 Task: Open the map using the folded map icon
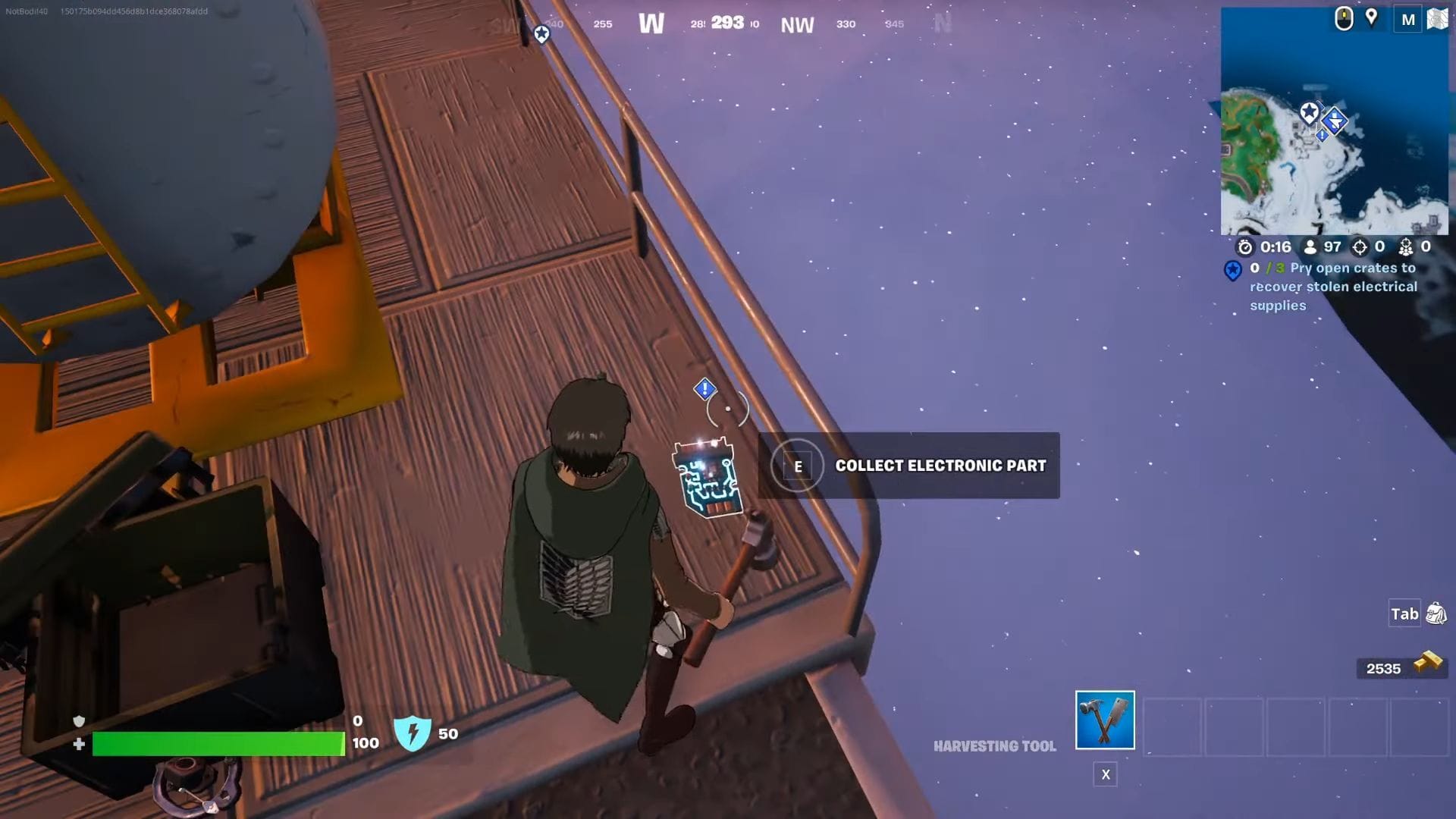(x=1438, y=19)
